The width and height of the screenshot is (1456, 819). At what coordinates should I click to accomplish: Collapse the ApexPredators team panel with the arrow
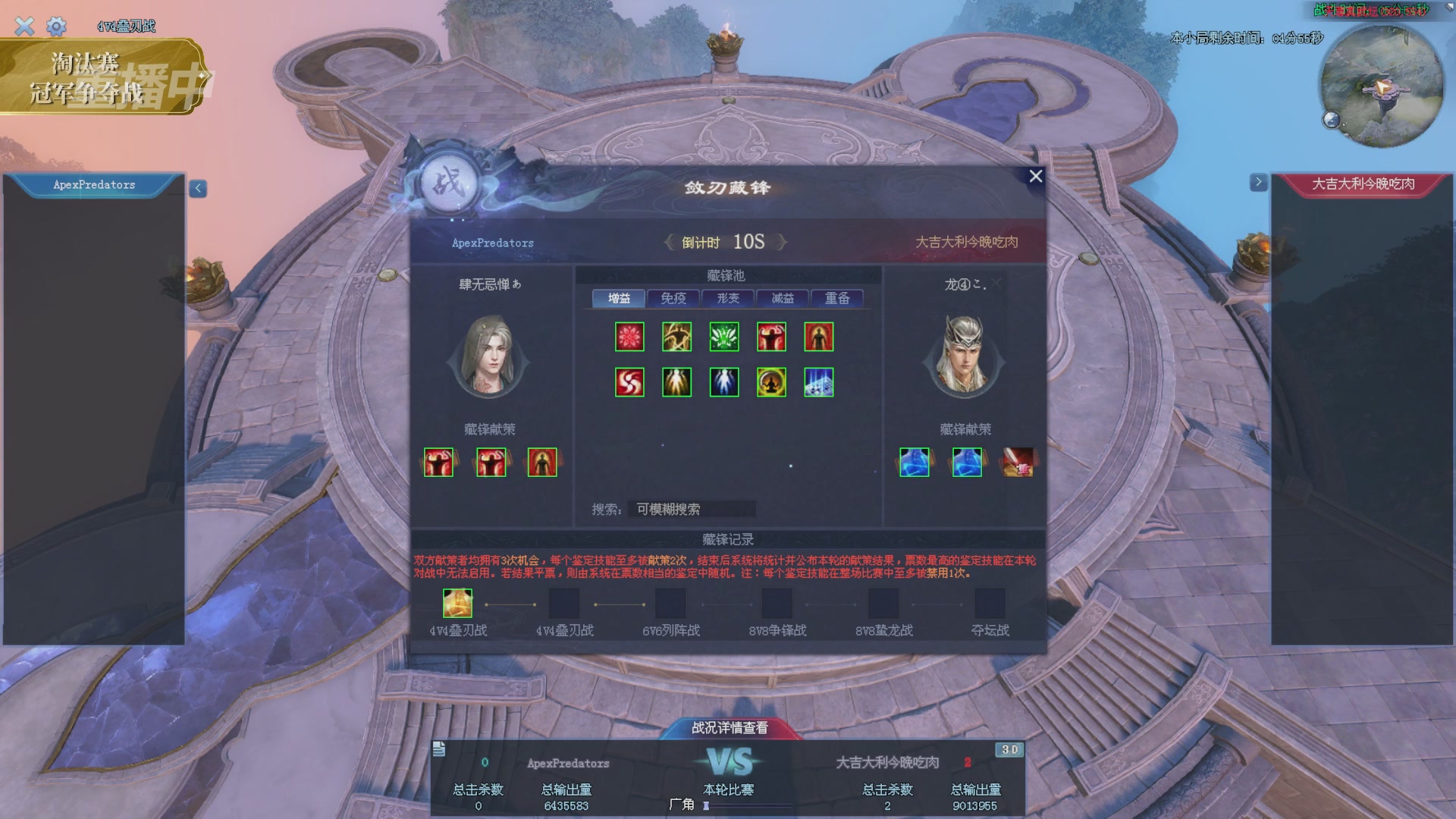pos(196,188)
